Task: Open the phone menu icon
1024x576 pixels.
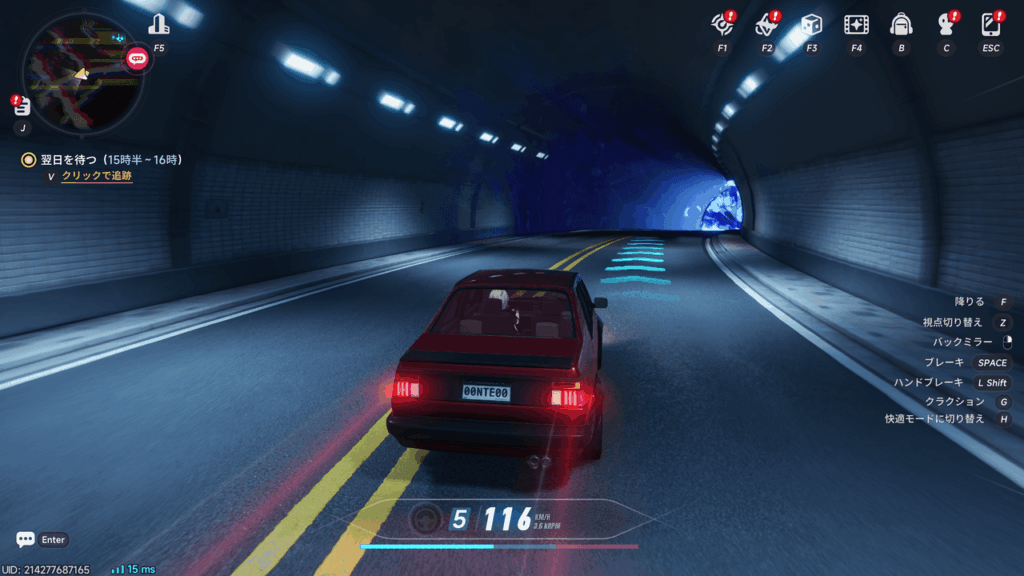Action: [991, 24]
